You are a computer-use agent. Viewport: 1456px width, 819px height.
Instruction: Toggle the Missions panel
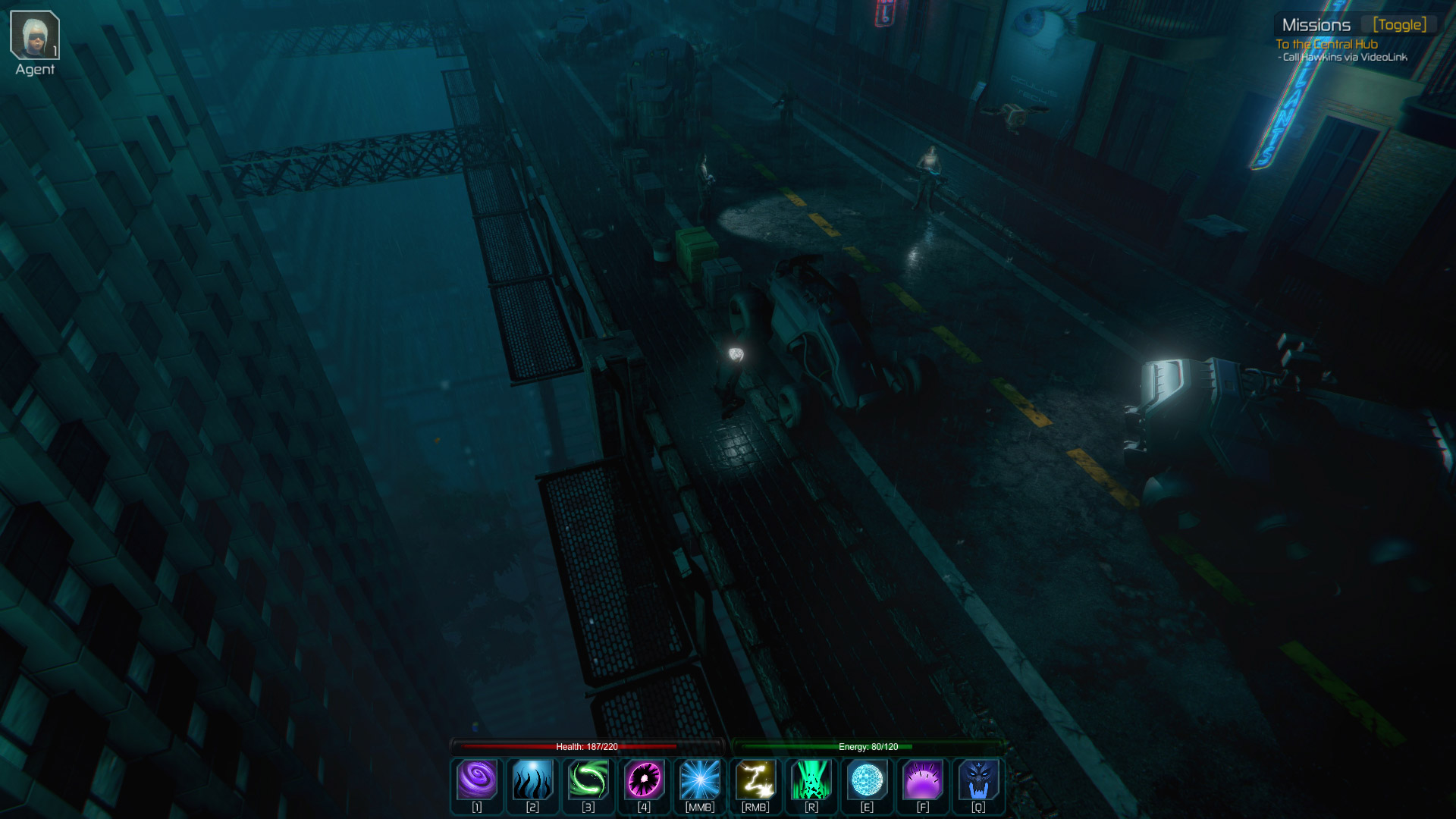tap(1399, 25)
